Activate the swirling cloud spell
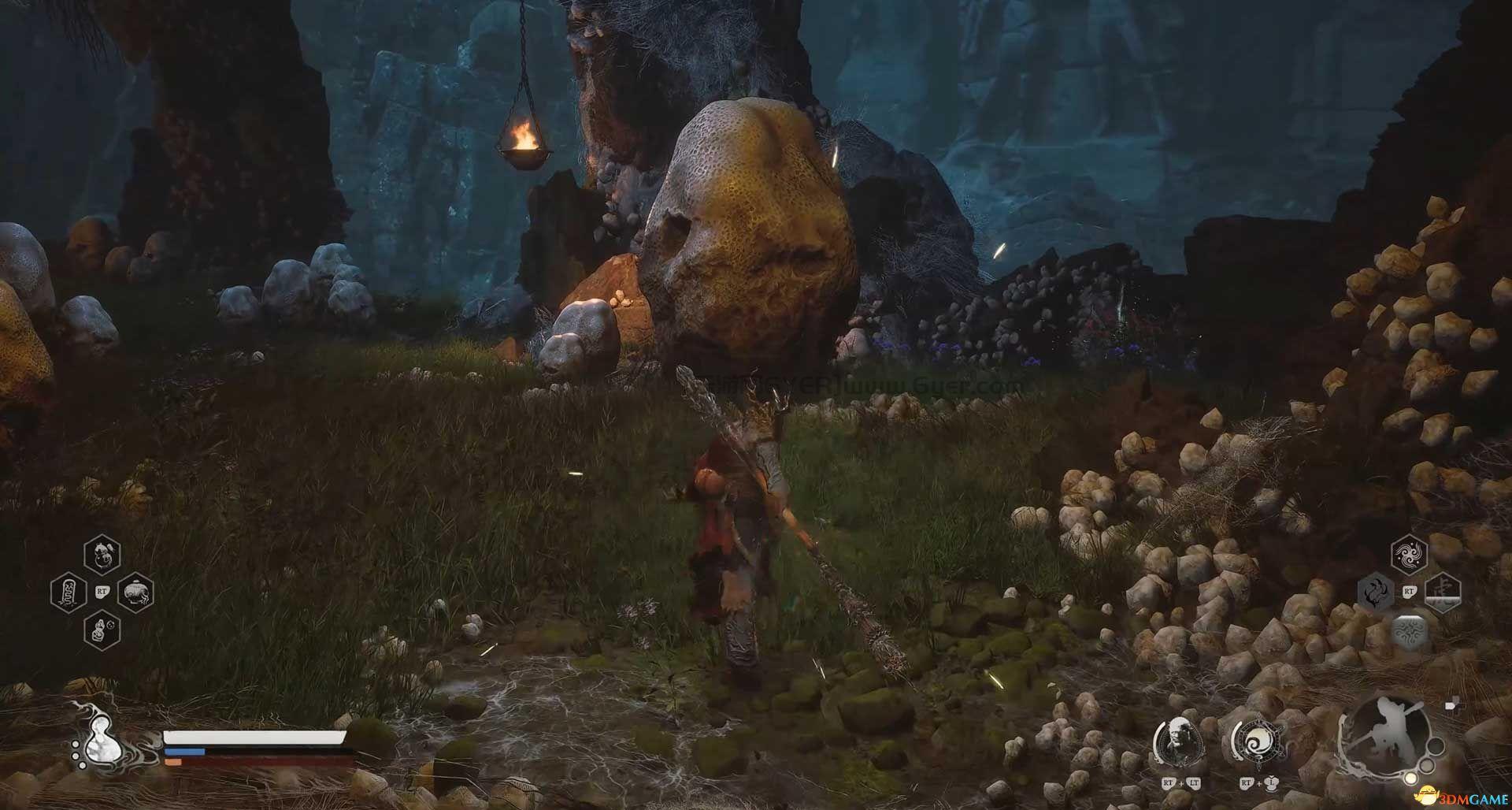Screen dimensions: 1512x810 (1409, 554)
